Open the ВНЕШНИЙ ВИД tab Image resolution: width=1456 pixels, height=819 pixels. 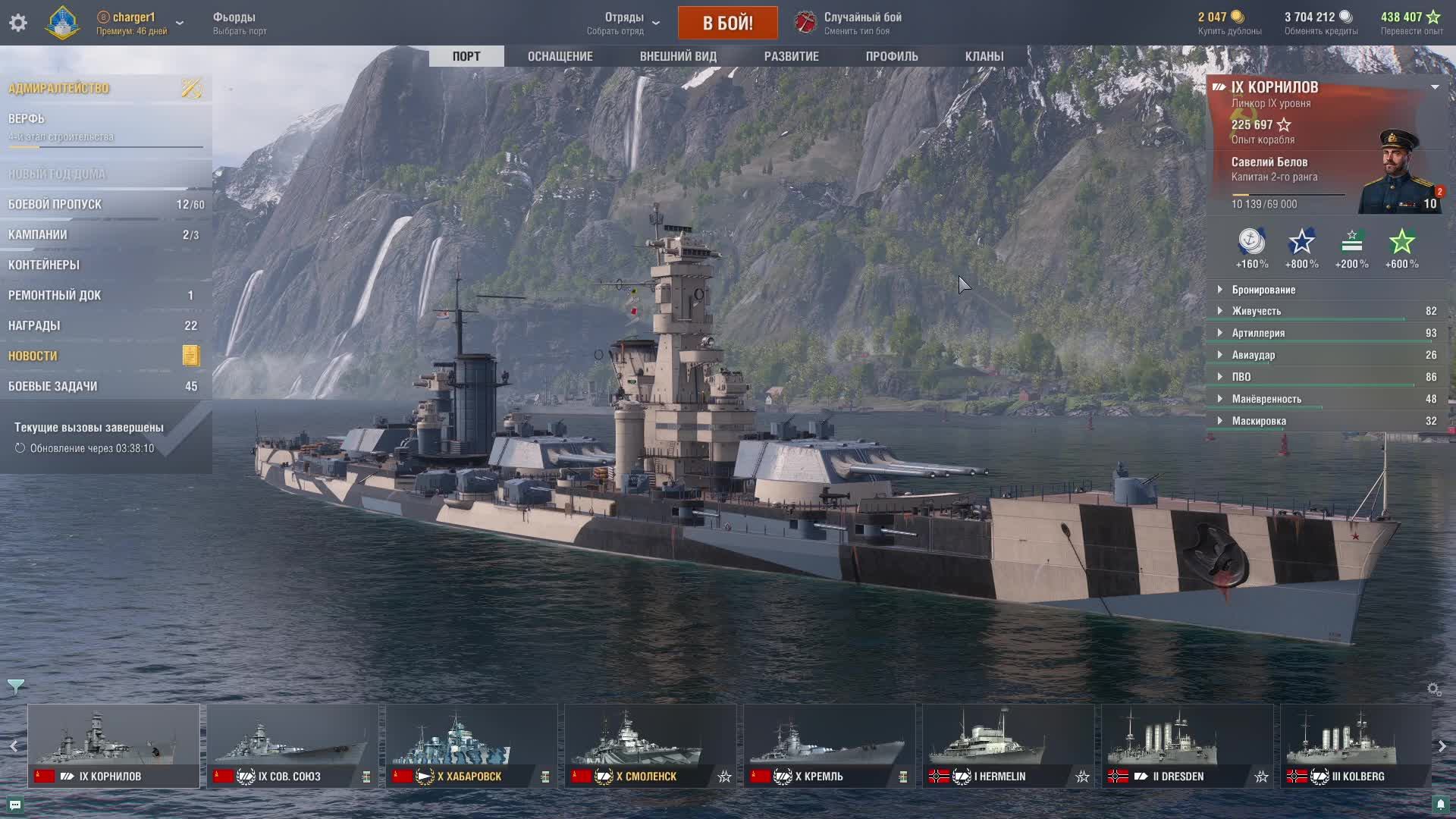pos(678,56)
